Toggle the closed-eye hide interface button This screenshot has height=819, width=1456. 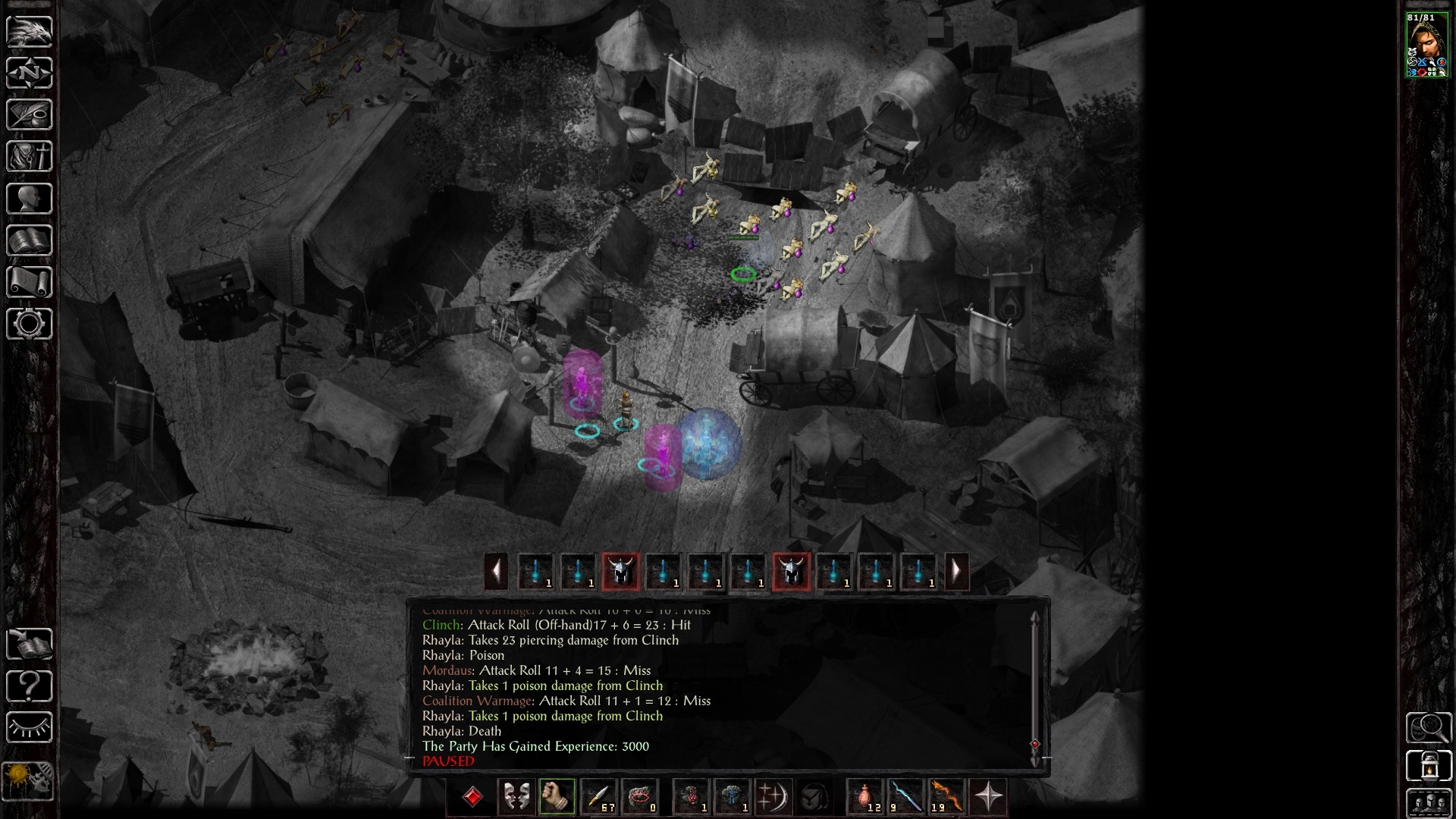point(30,728)
